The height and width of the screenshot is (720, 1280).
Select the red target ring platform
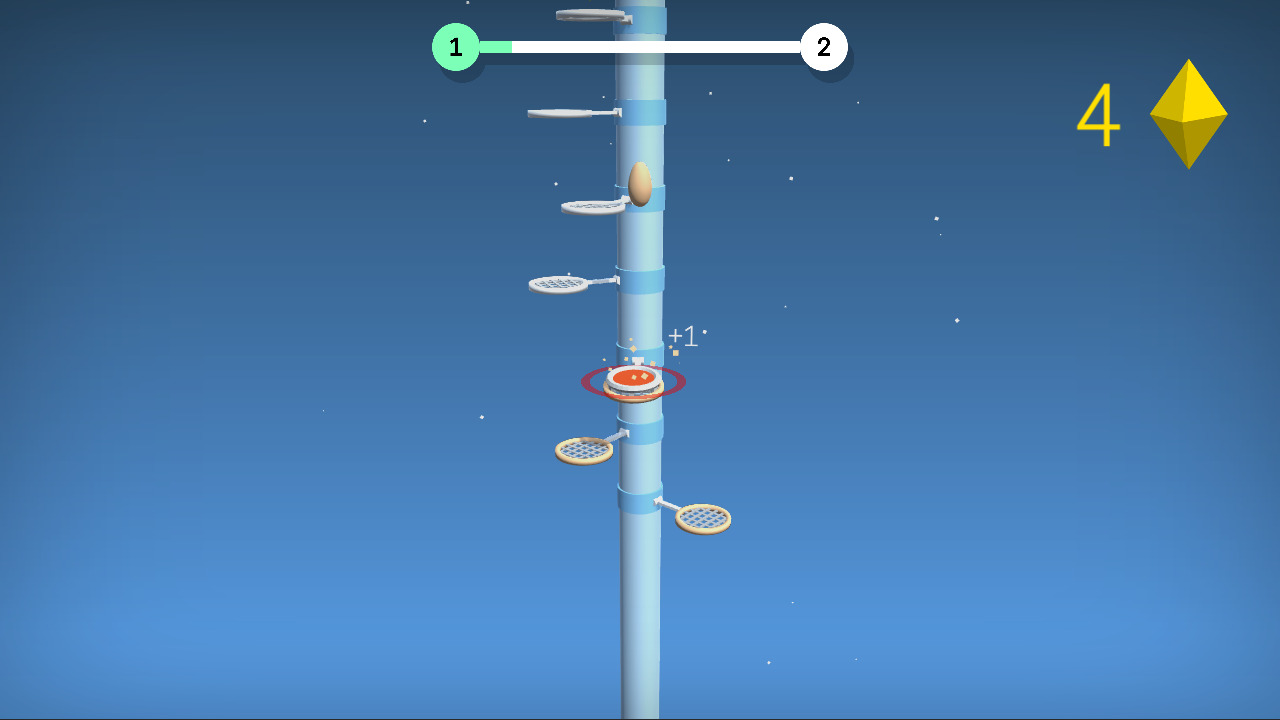[633, 381]
